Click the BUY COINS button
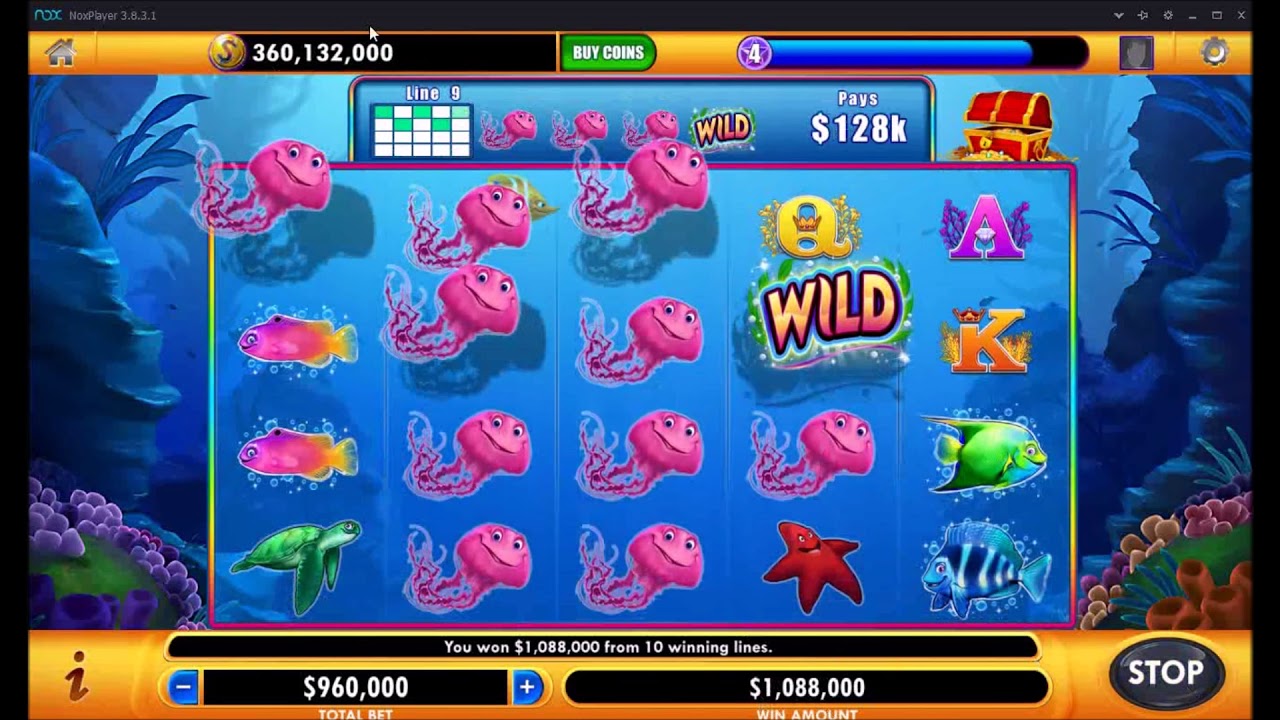 (x=608, y=53)
